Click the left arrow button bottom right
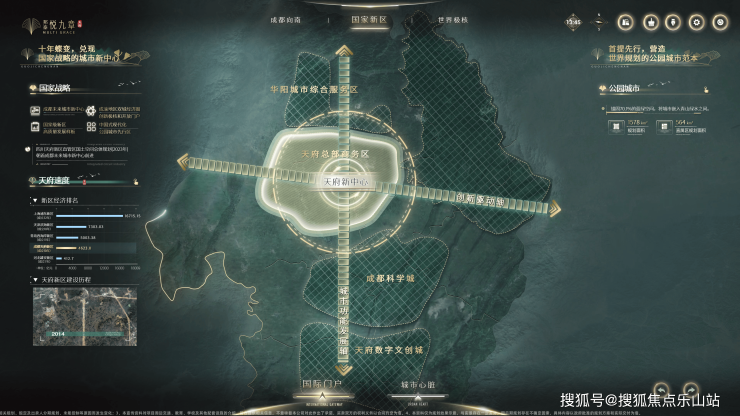The width and height of the screenshot is (740, 416). (662, 387)
